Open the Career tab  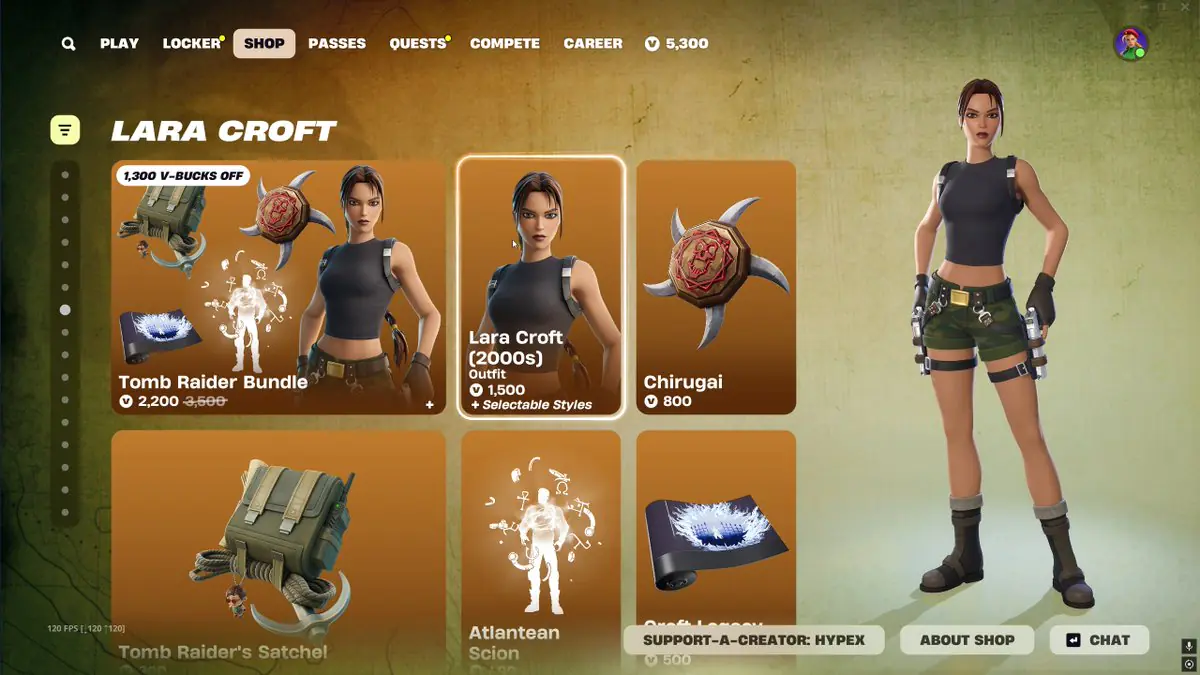(x=593, y=44)
